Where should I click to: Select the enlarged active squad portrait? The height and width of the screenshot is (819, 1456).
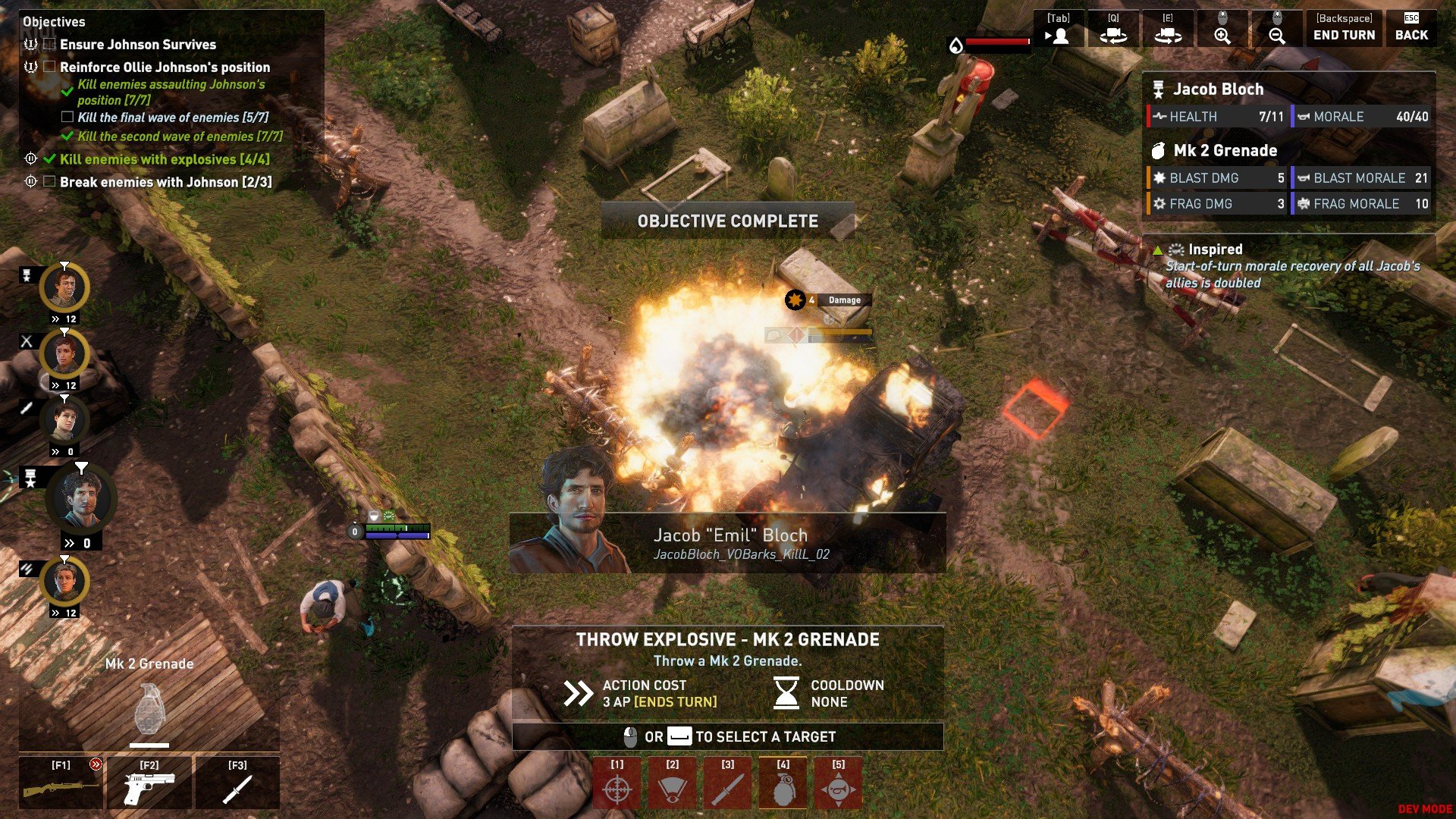click(x=80, y=499)
